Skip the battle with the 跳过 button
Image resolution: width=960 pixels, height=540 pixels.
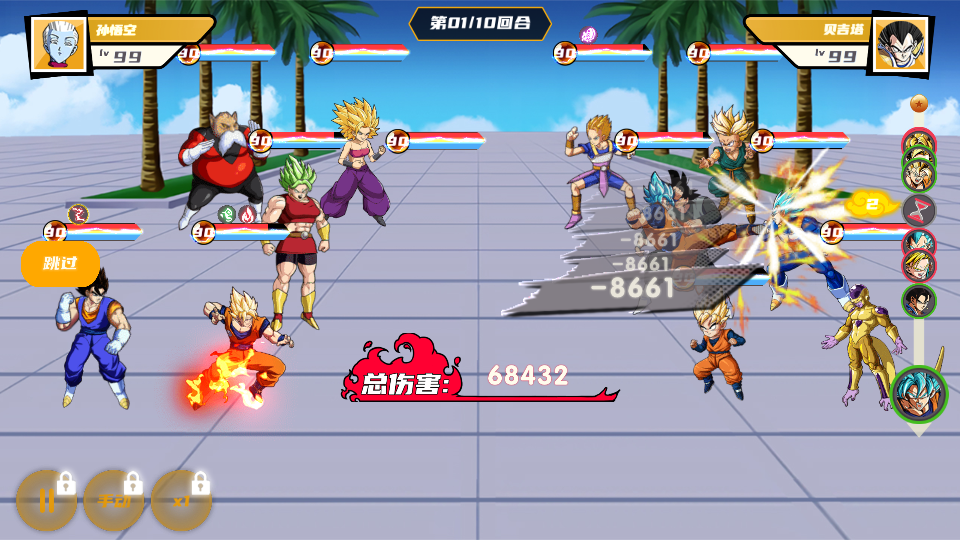pyautogui.click(x=60, y=264)
